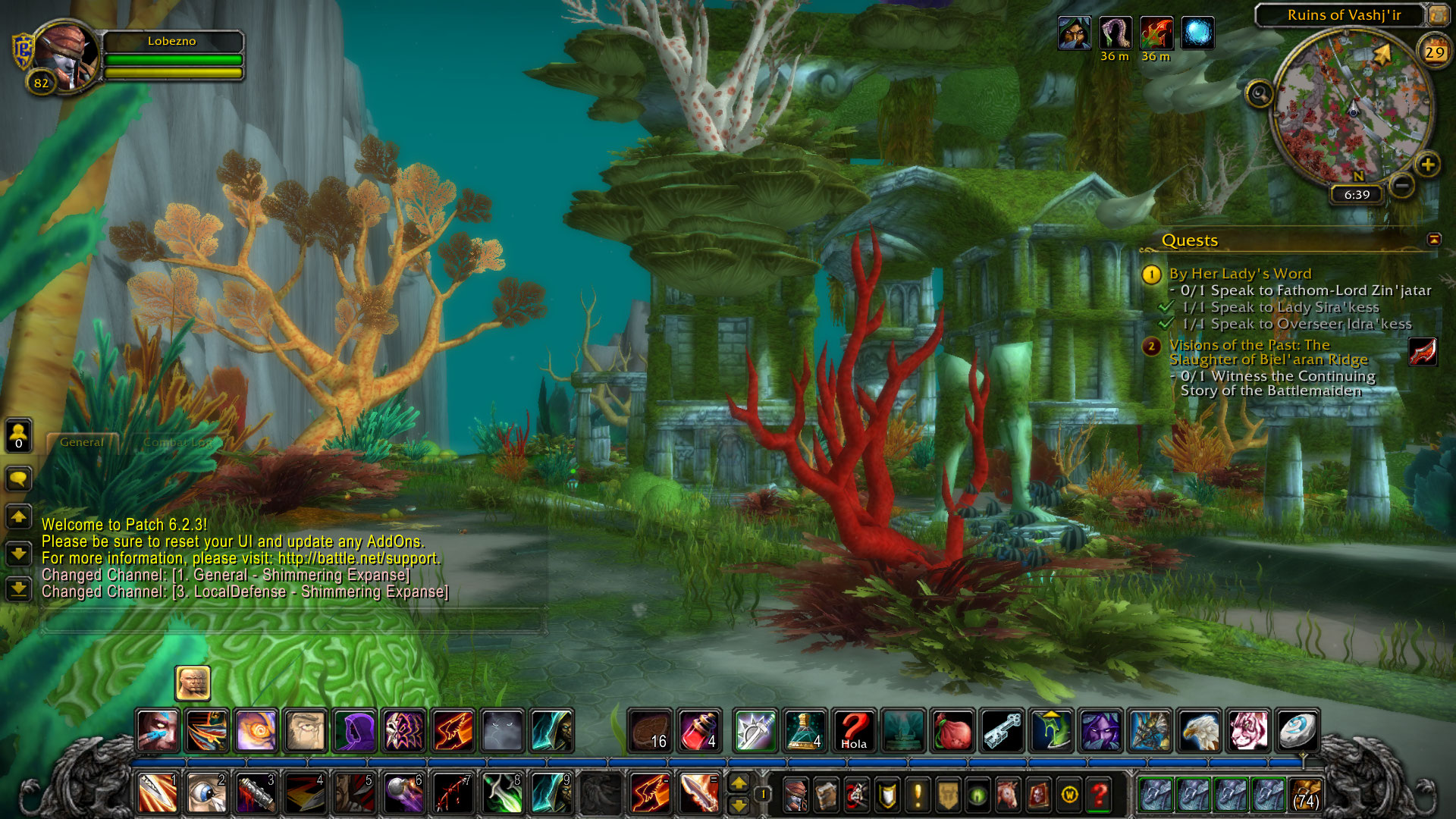Click Lobezno's player portrait

[66, 55]
